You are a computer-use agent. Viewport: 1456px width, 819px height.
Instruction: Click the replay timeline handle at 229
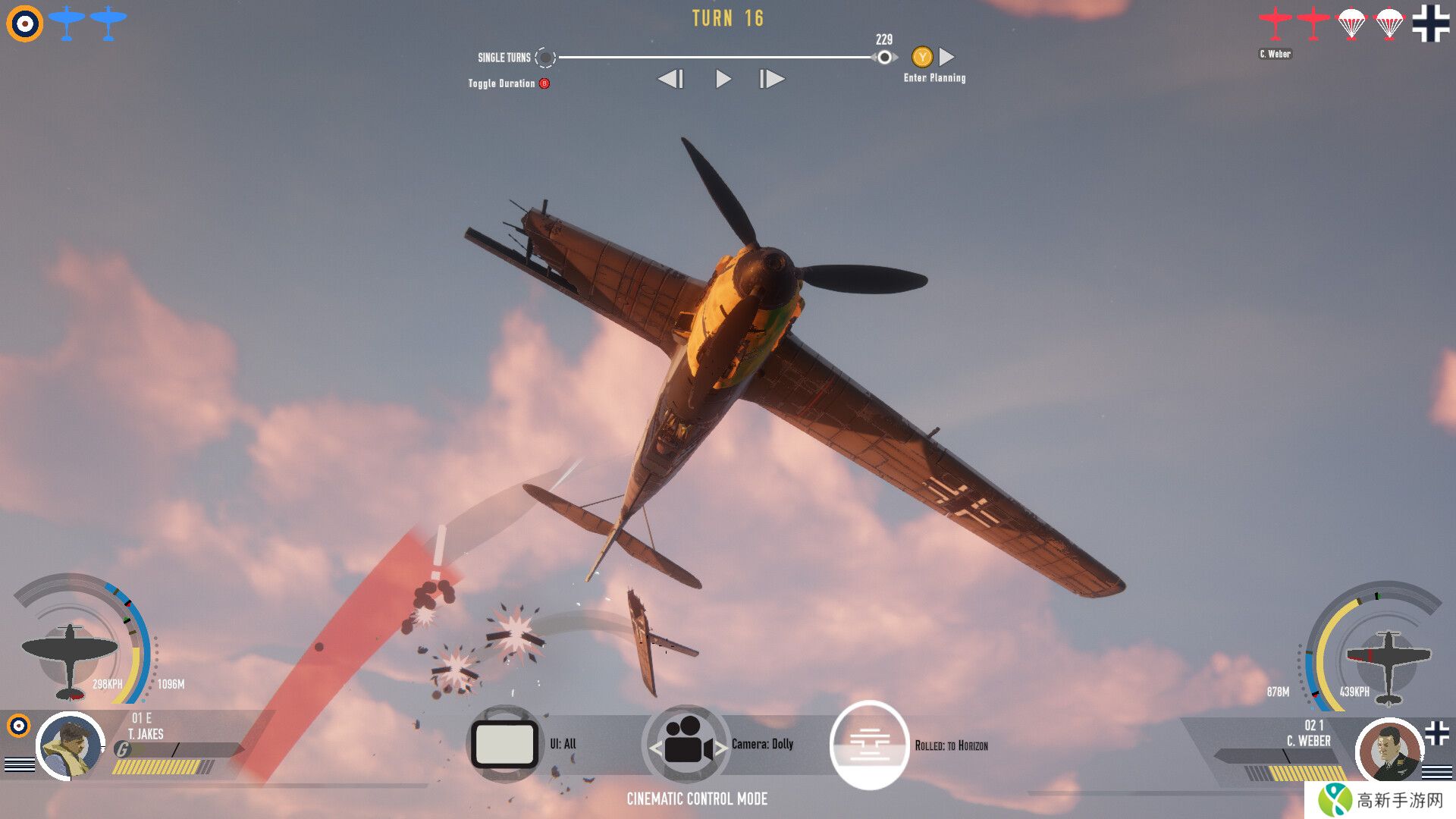(x=884, y=57)
